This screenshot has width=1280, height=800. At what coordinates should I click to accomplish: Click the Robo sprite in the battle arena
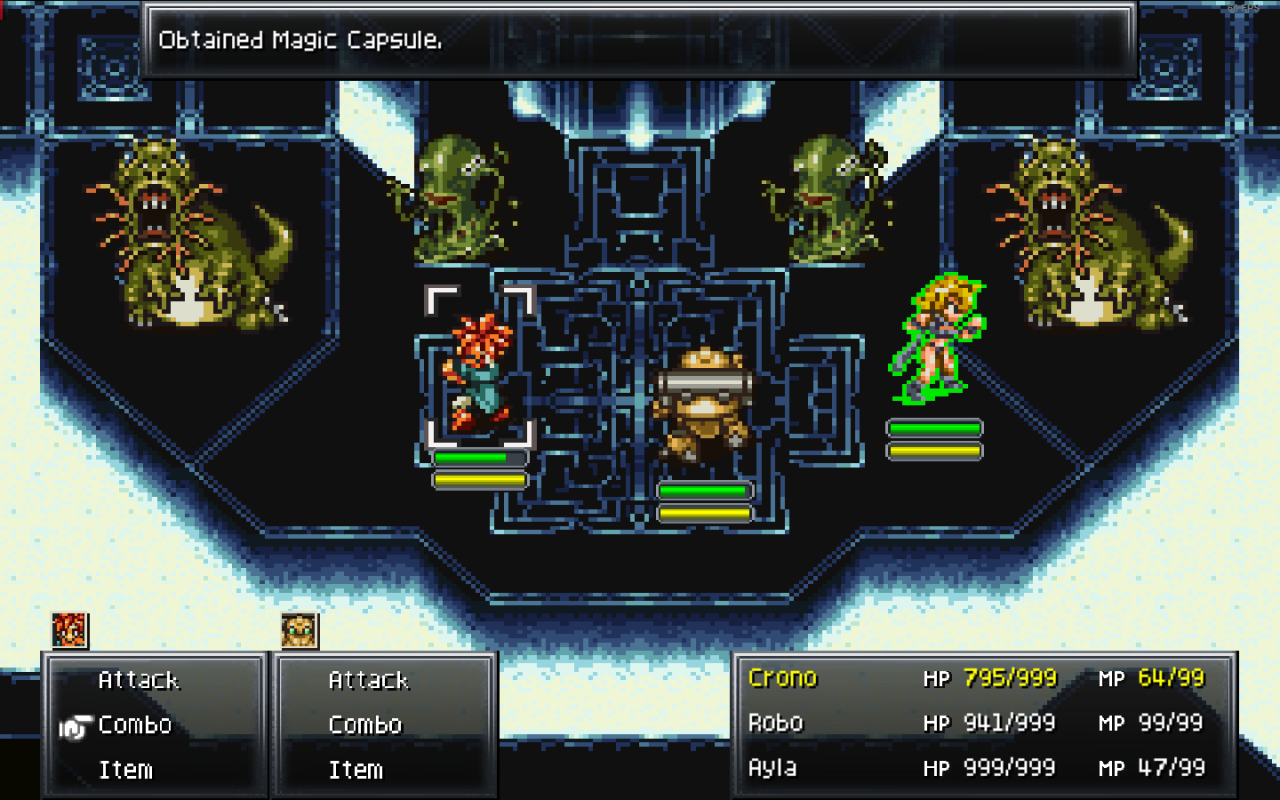[x=704, y=400]
